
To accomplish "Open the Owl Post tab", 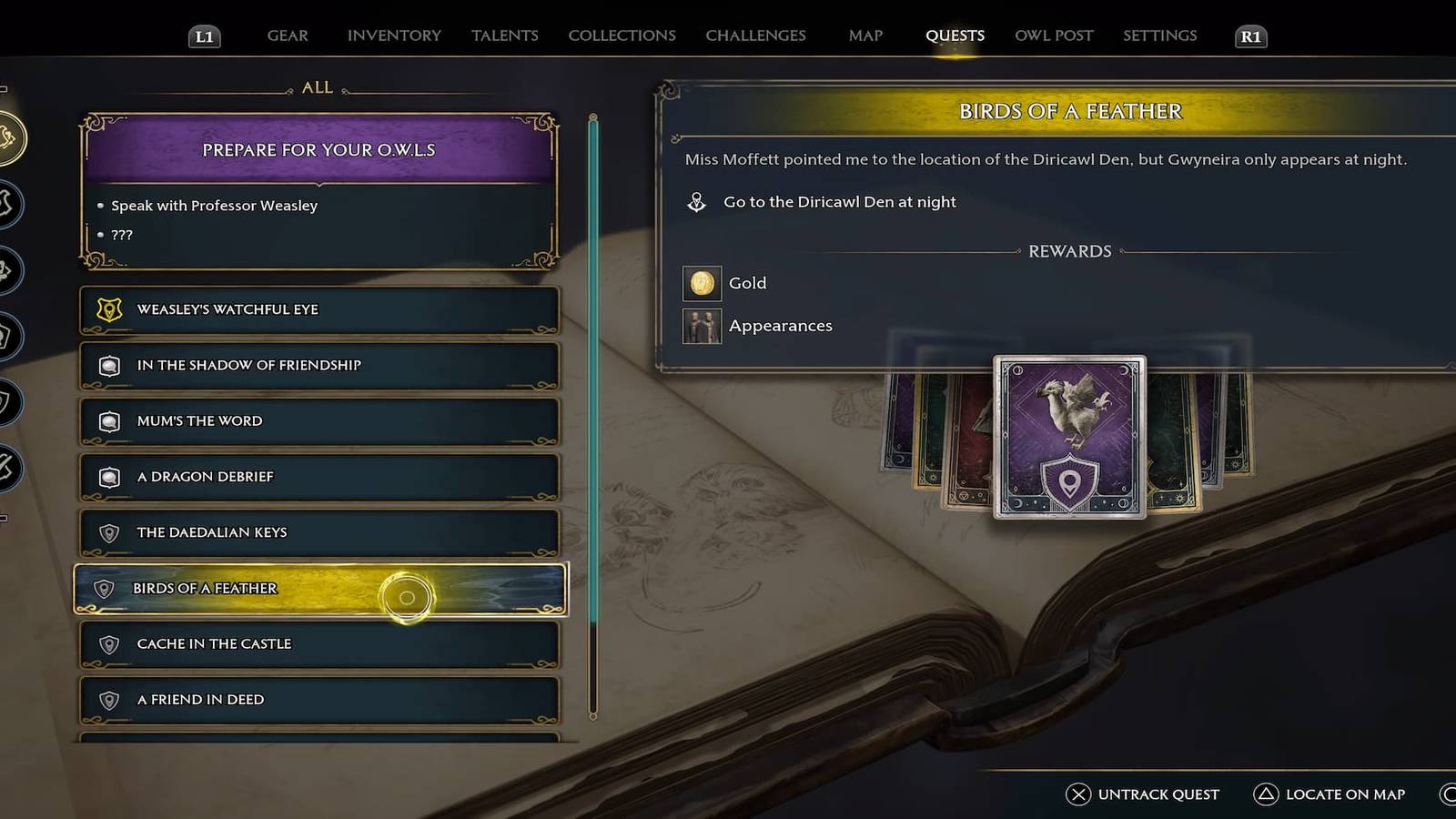I will (x=1054, y=35).
